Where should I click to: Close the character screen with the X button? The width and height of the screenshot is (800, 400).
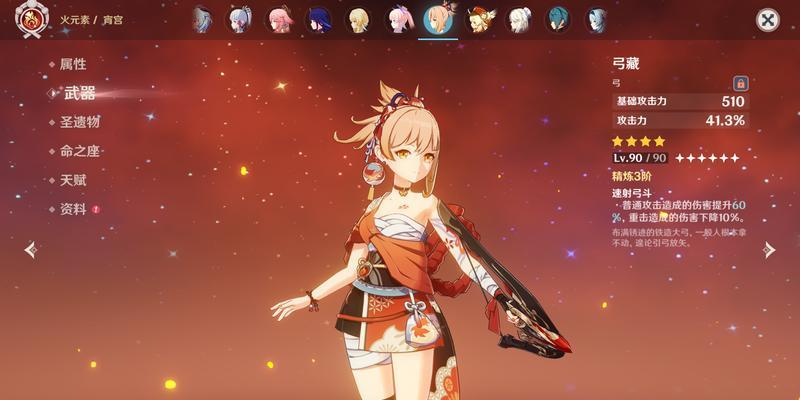767,20
